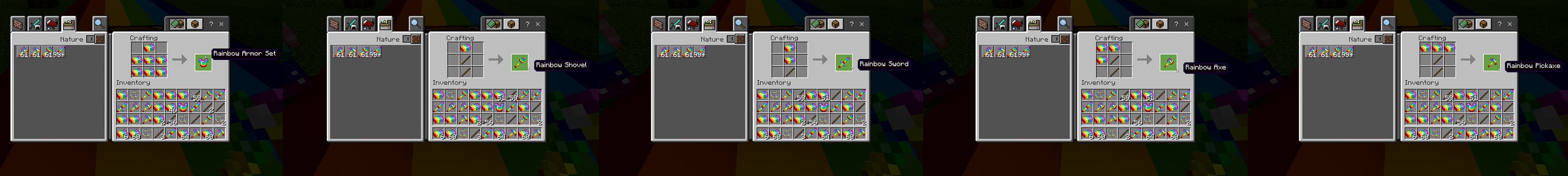Choose the Items bed tab in Rainbow Shovel window

(x=368, y=24)
